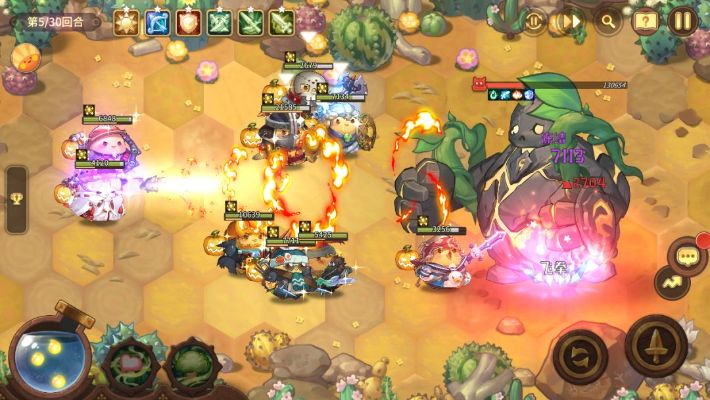The width and height of the screenshot is (710, 400).
Task: Click the circular arrows swap button
Action: click(x=580, y=351)
